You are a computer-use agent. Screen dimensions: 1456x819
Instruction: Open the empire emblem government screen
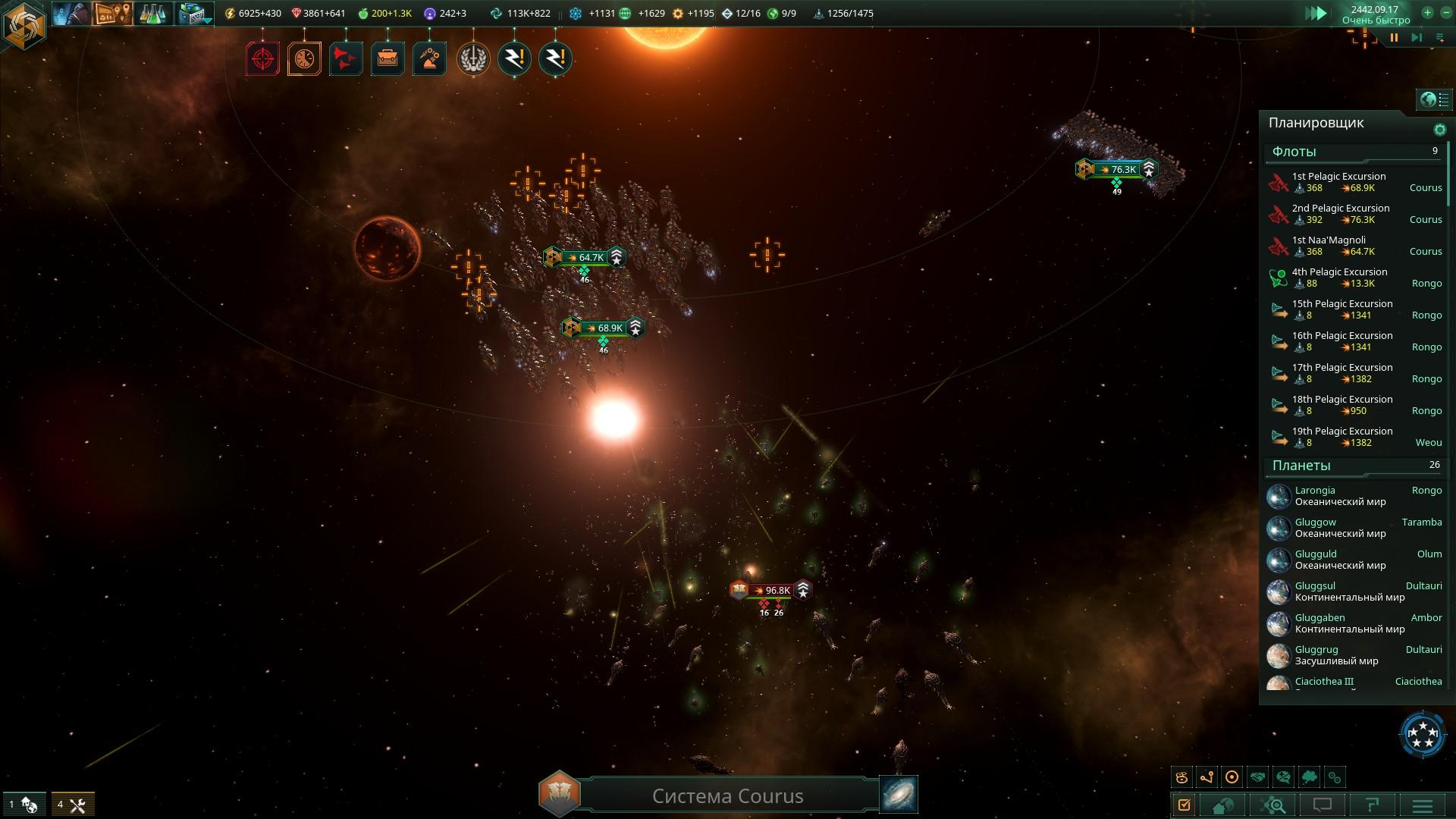[x=24, y=25]
